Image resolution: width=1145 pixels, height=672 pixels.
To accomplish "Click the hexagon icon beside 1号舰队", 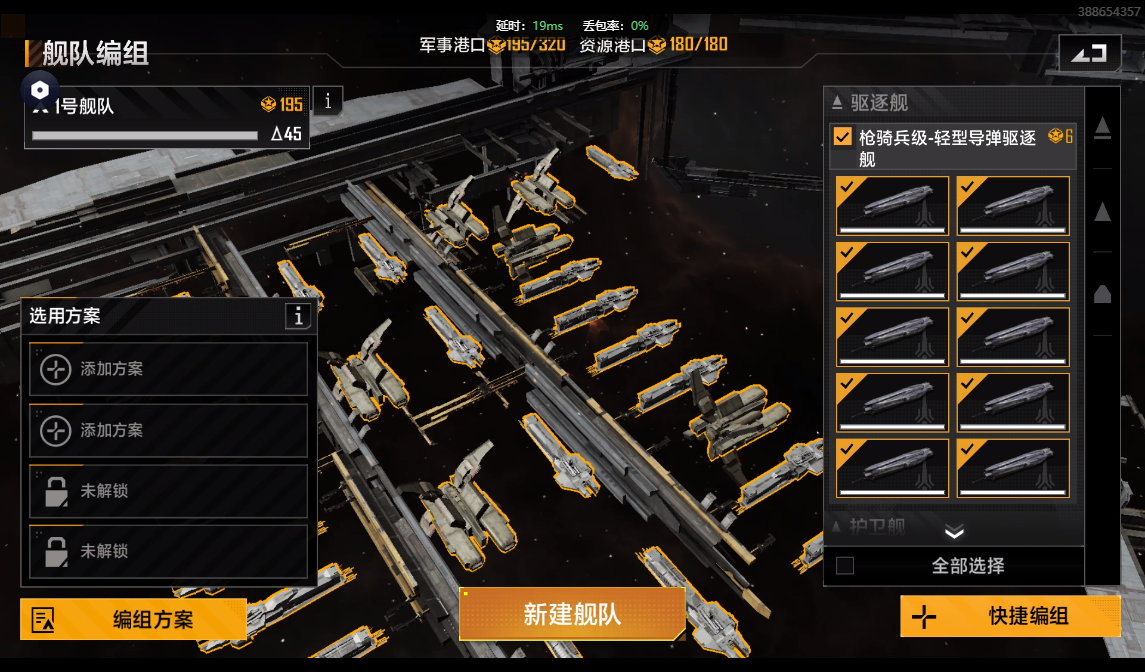I will [40, 90].
